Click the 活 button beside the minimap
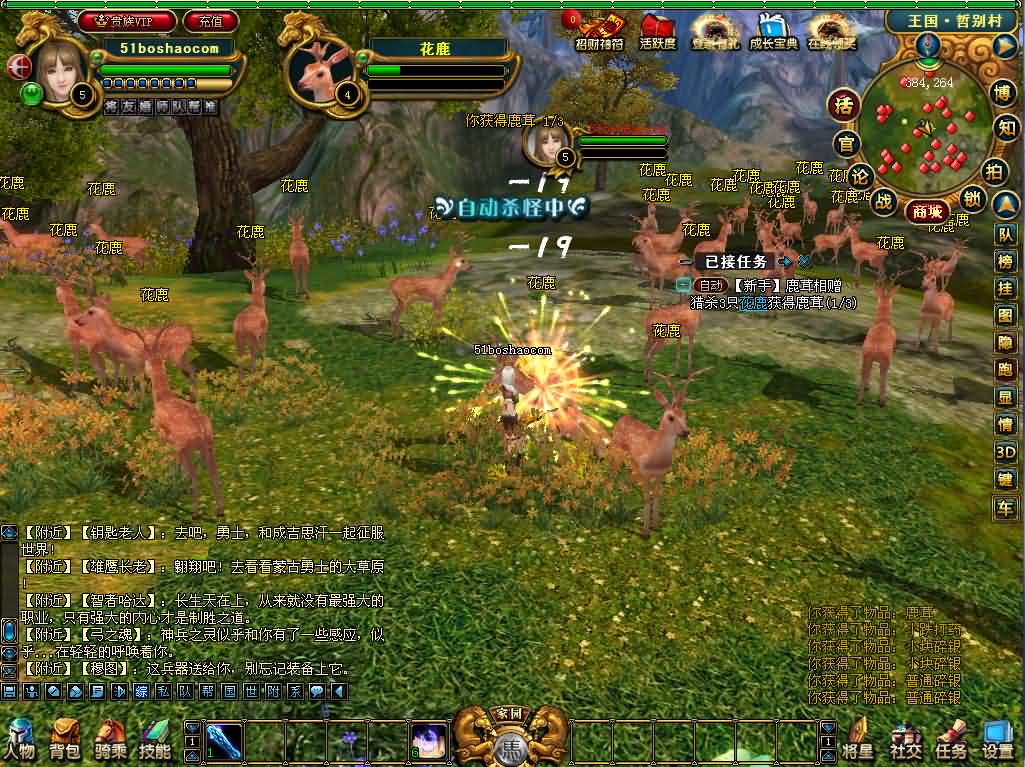 coord(845,105)
